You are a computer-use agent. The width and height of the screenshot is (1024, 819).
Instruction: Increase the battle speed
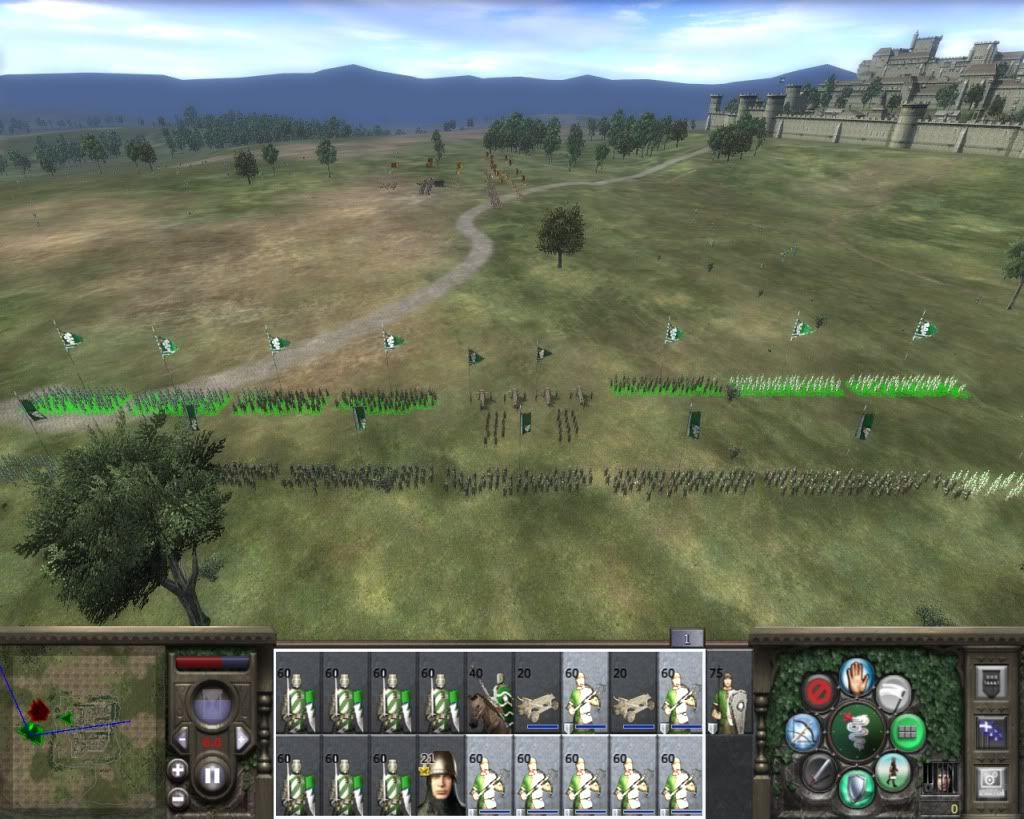(x=242, y=739)
